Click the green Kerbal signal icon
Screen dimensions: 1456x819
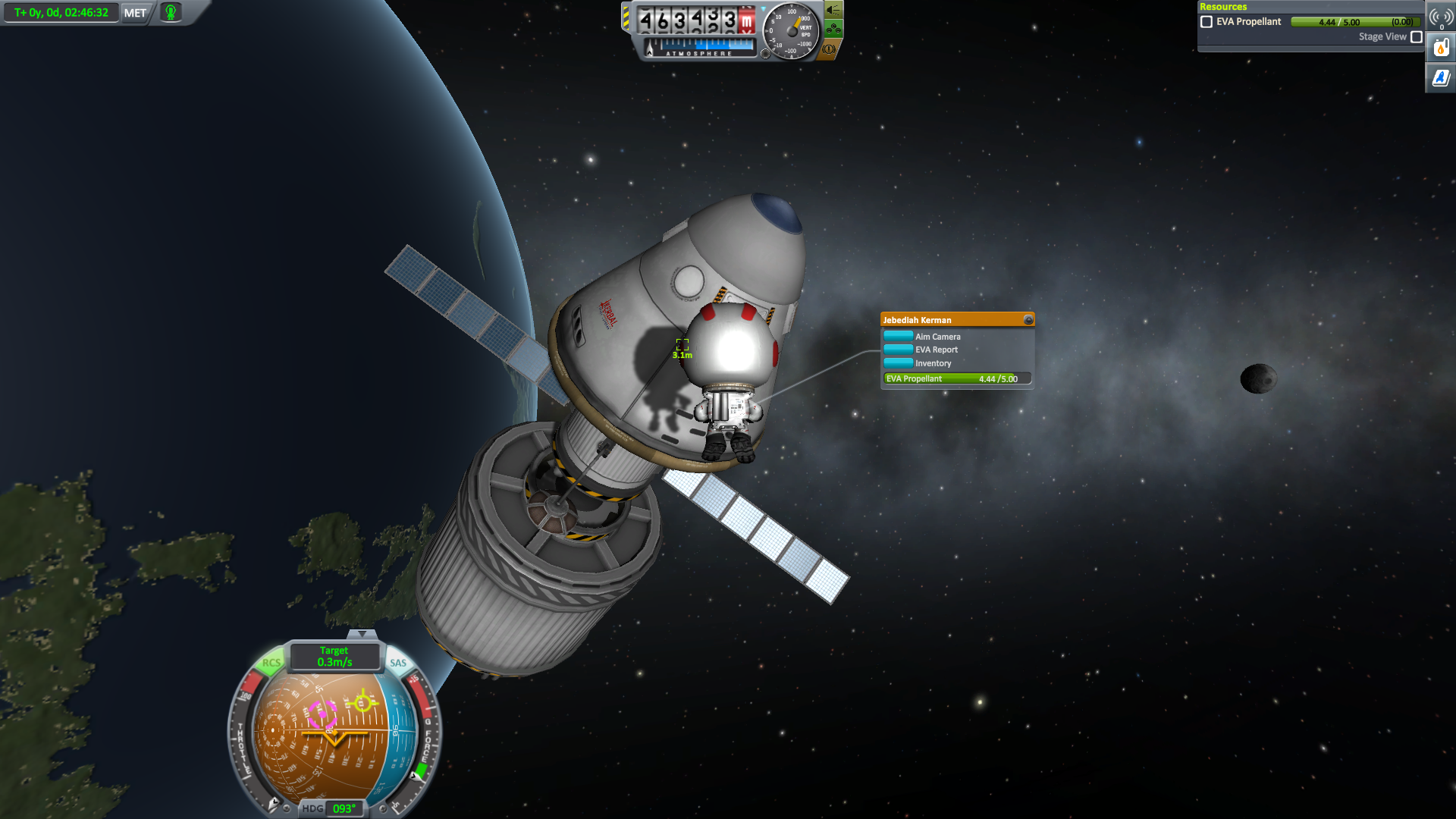[171, 13]
